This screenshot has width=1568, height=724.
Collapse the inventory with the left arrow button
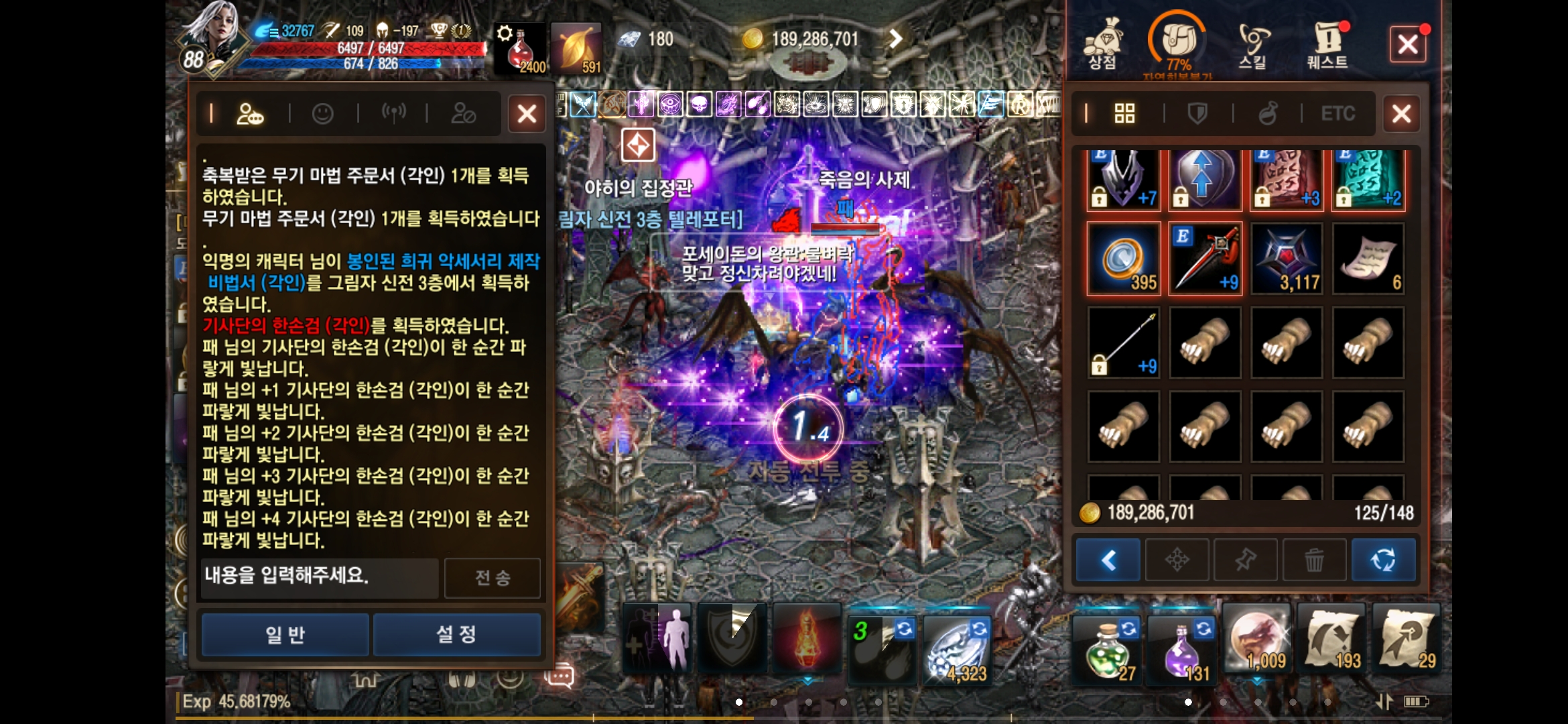coord(1107,560)
